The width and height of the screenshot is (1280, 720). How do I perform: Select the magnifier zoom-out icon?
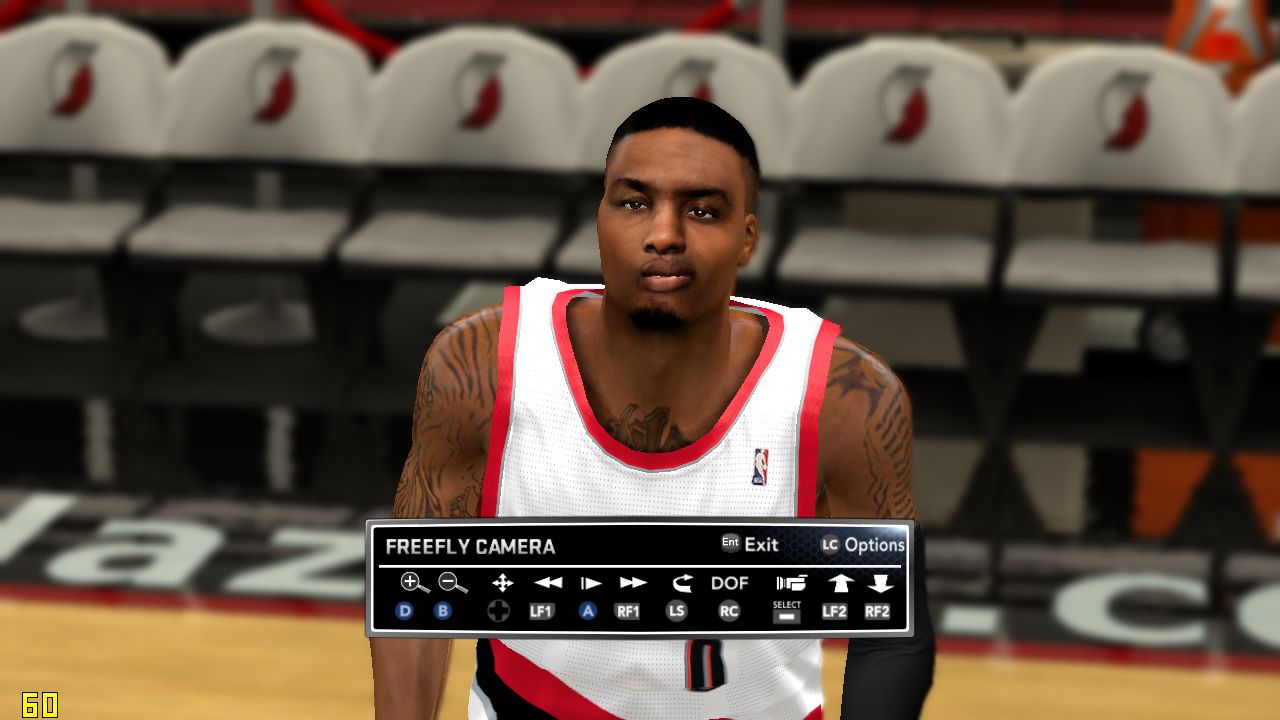(x=452, y=583)
